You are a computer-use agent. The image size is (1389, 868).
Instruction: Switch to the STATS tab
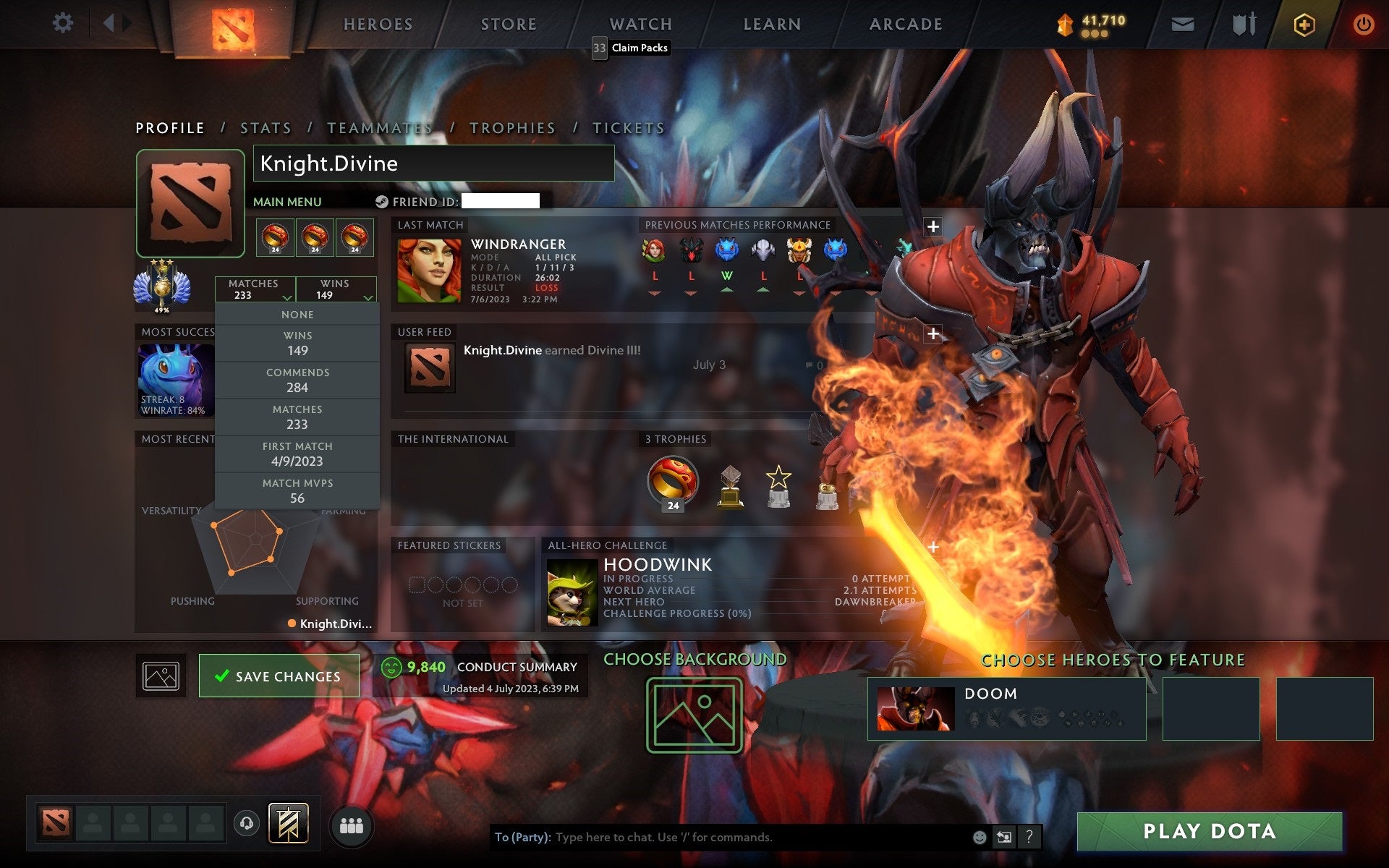coord(266,127)
